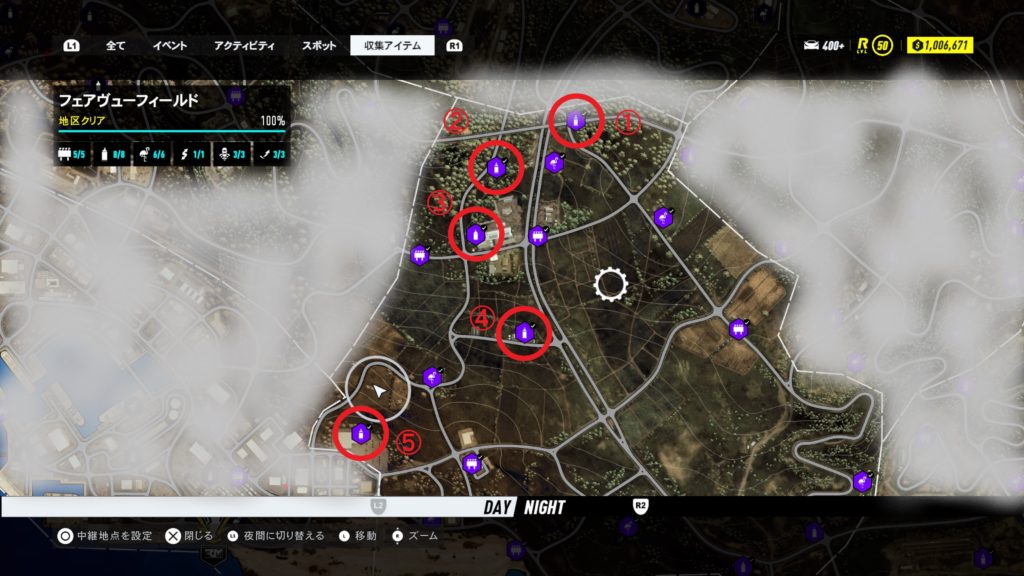1024x576 pixels.
Task: Switch the map to NIGHT
Action: point(543,507)
